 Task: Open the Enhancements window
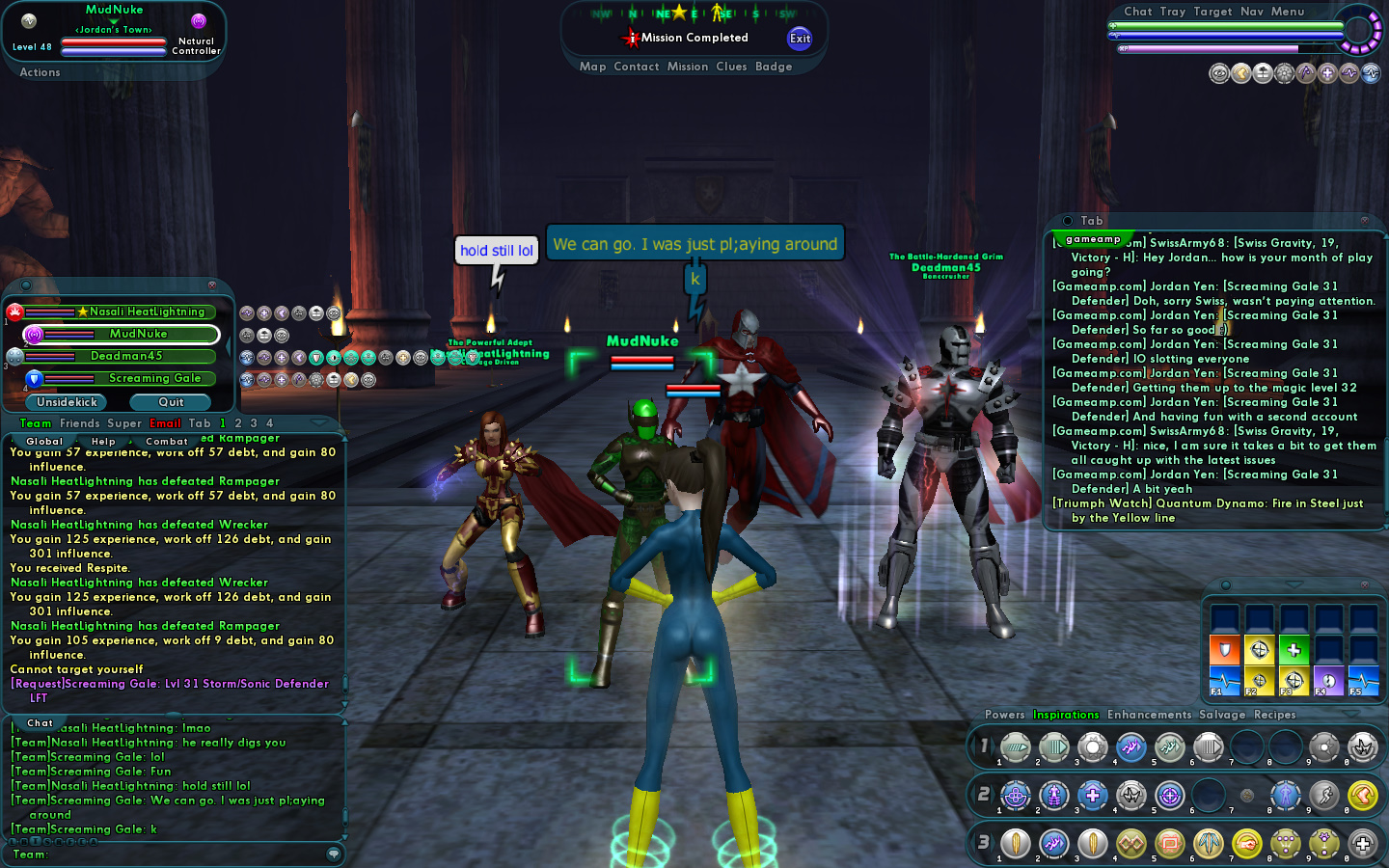(1149, 715)
